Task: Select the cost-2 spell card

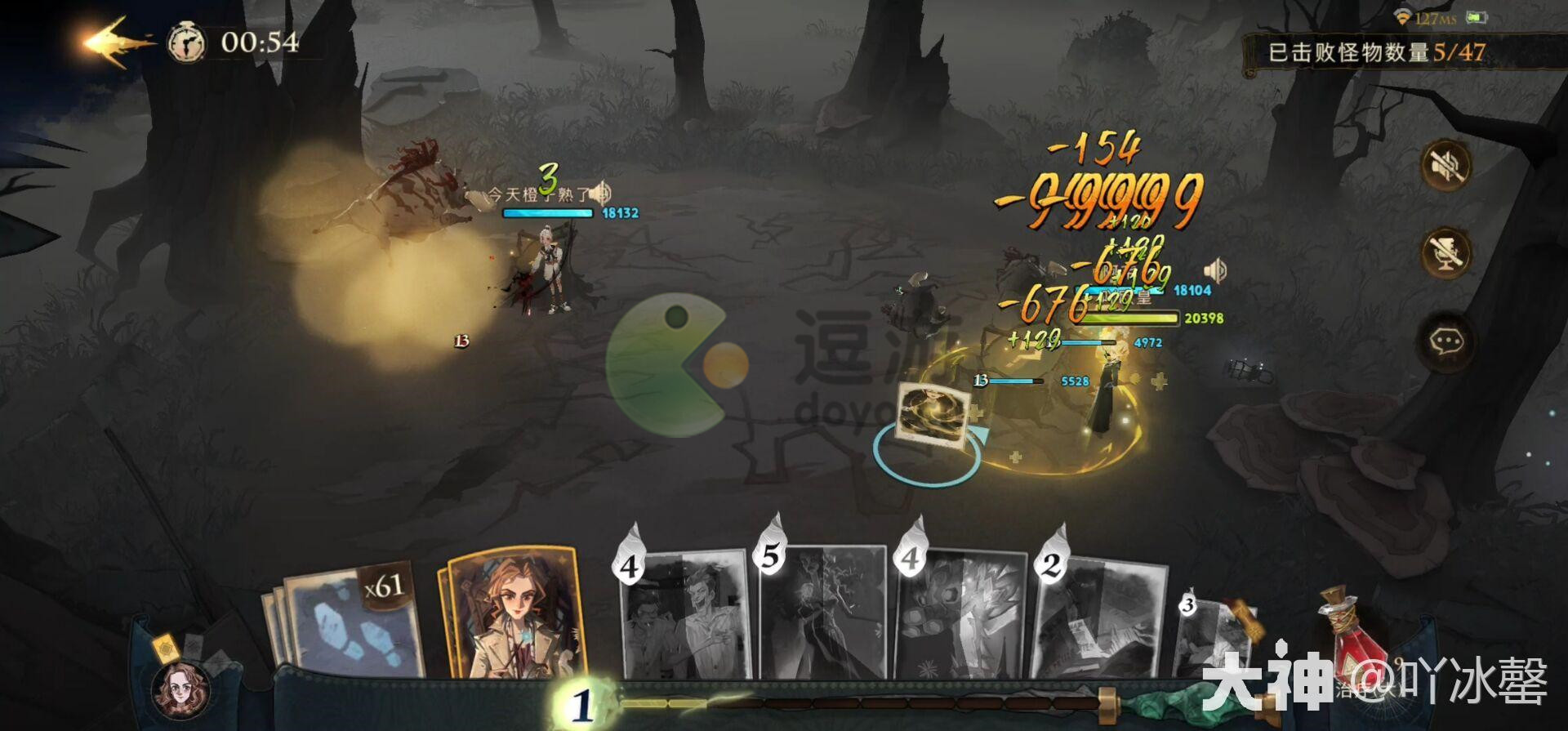Action: pos(1098,617)
